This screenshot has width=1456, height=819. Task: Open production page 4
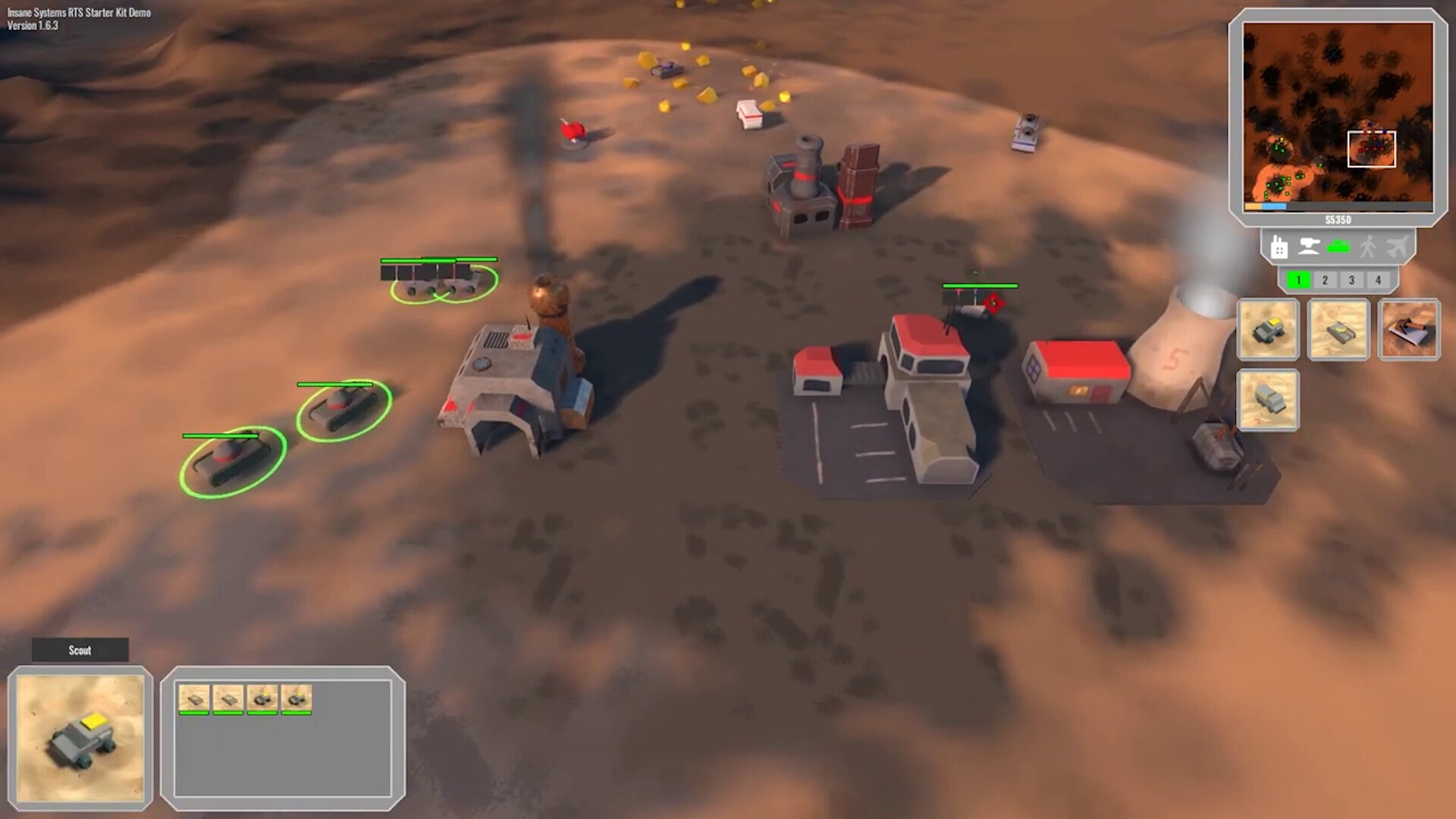pos(1378,279)
